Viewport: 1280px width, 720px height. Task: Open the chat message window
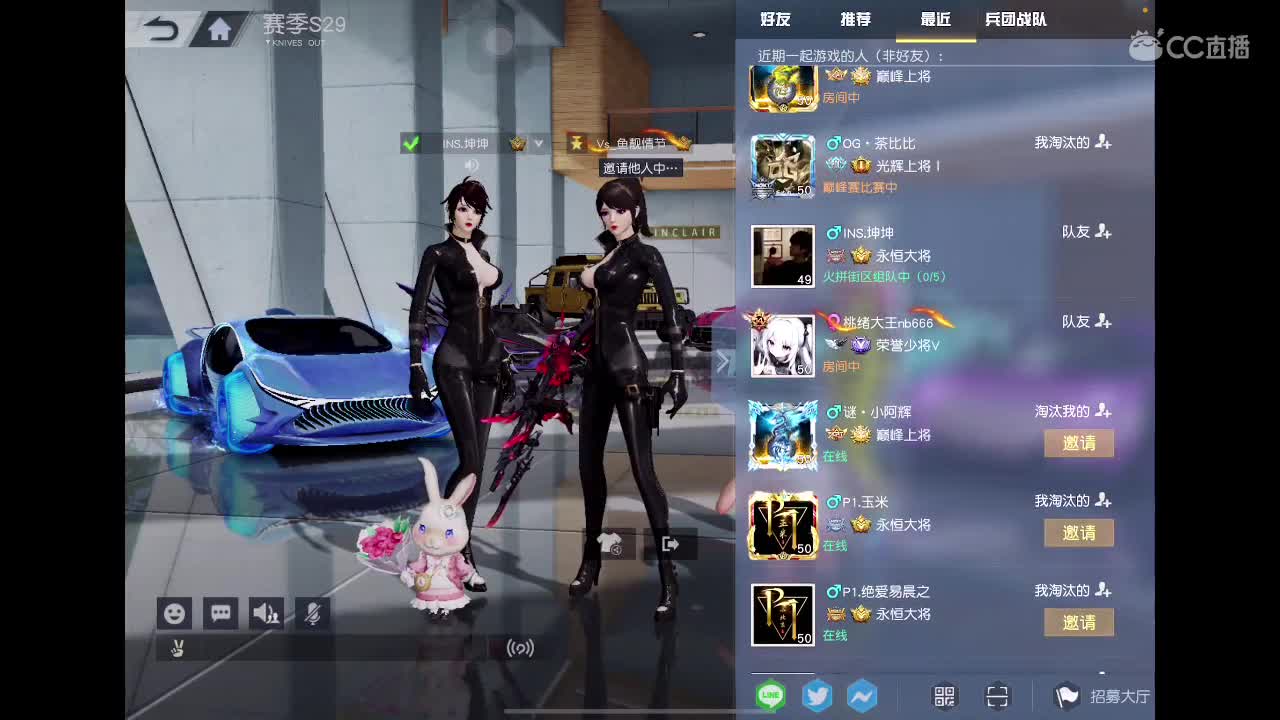pyautogui.click(x=220, y=613)
